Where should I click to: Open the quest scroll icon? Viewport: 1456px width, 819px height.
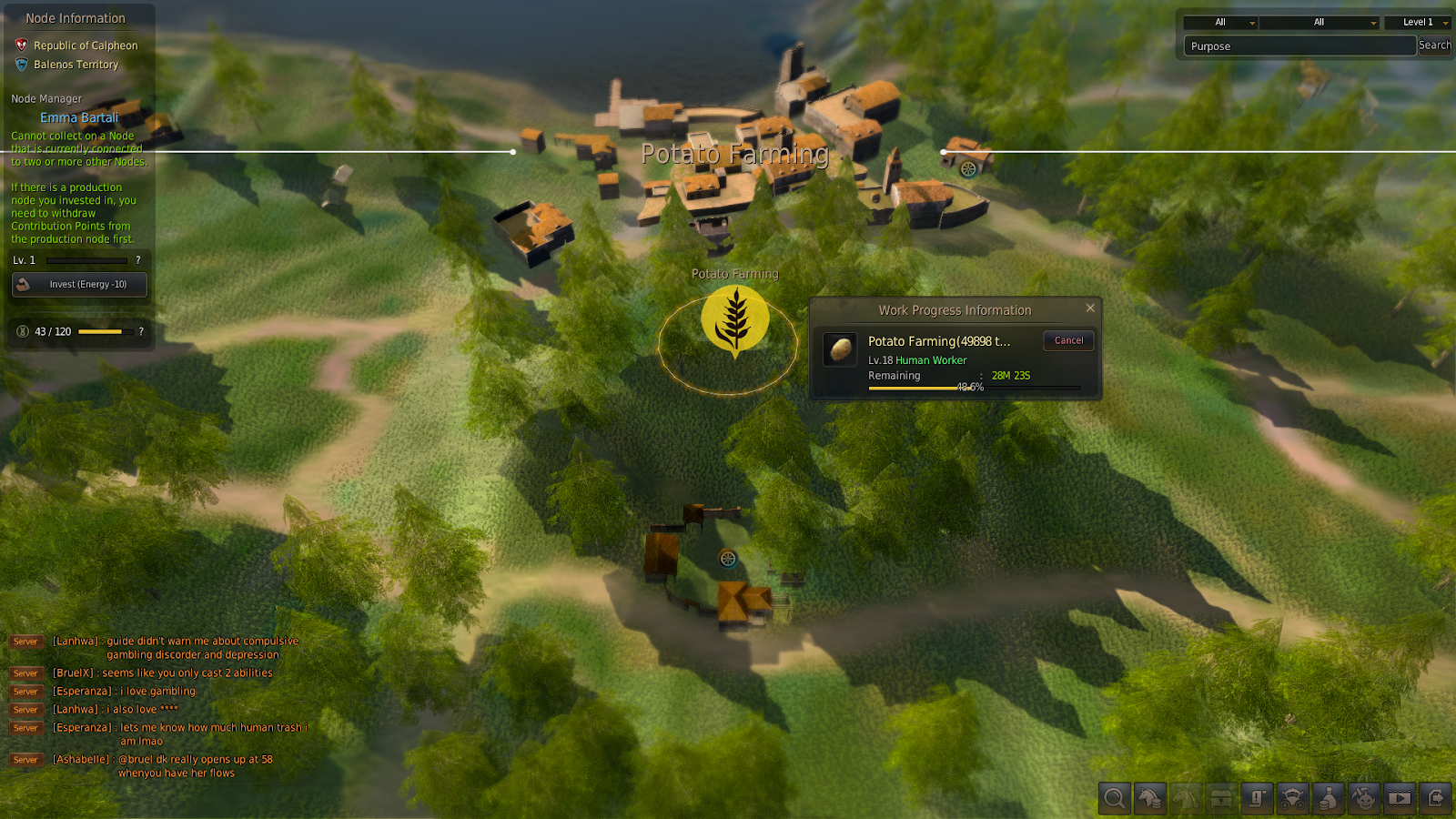[1257, 799]
